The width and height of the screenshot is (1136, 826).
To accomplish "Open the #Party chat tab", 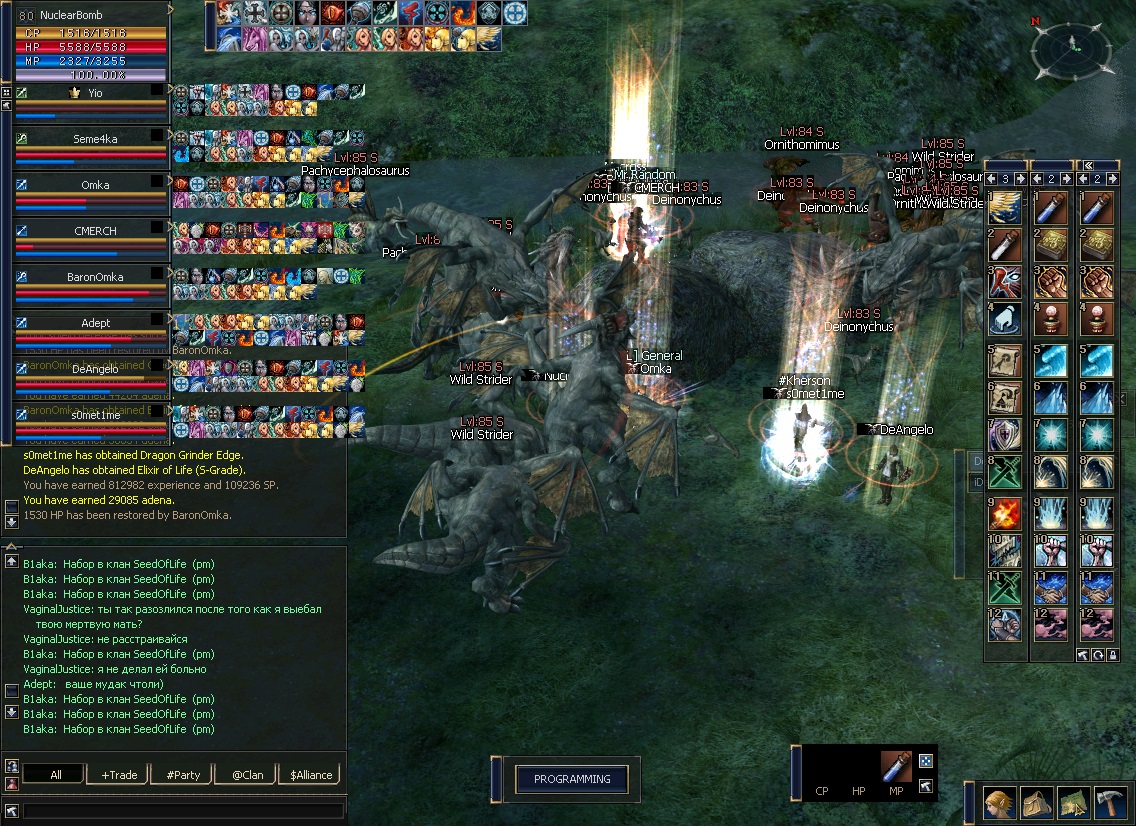I will point(183,774).
